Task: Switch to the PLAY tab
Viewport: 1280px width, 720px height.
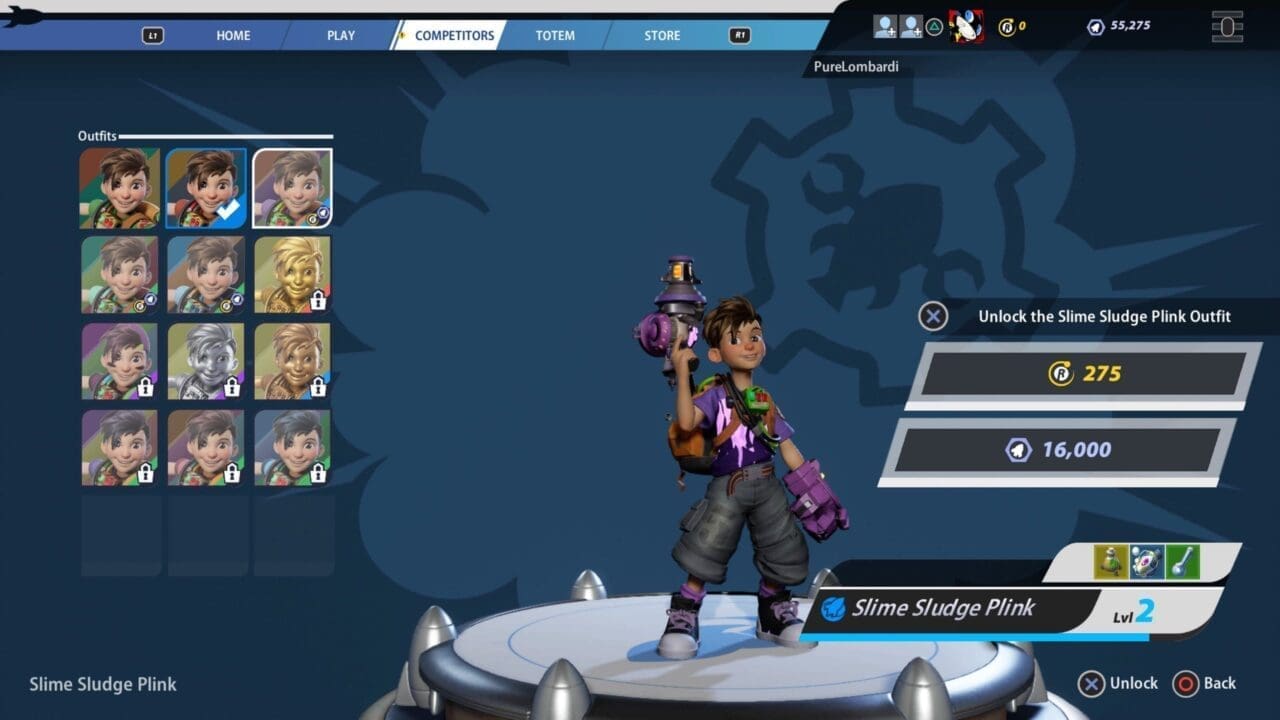Action: 341,35
